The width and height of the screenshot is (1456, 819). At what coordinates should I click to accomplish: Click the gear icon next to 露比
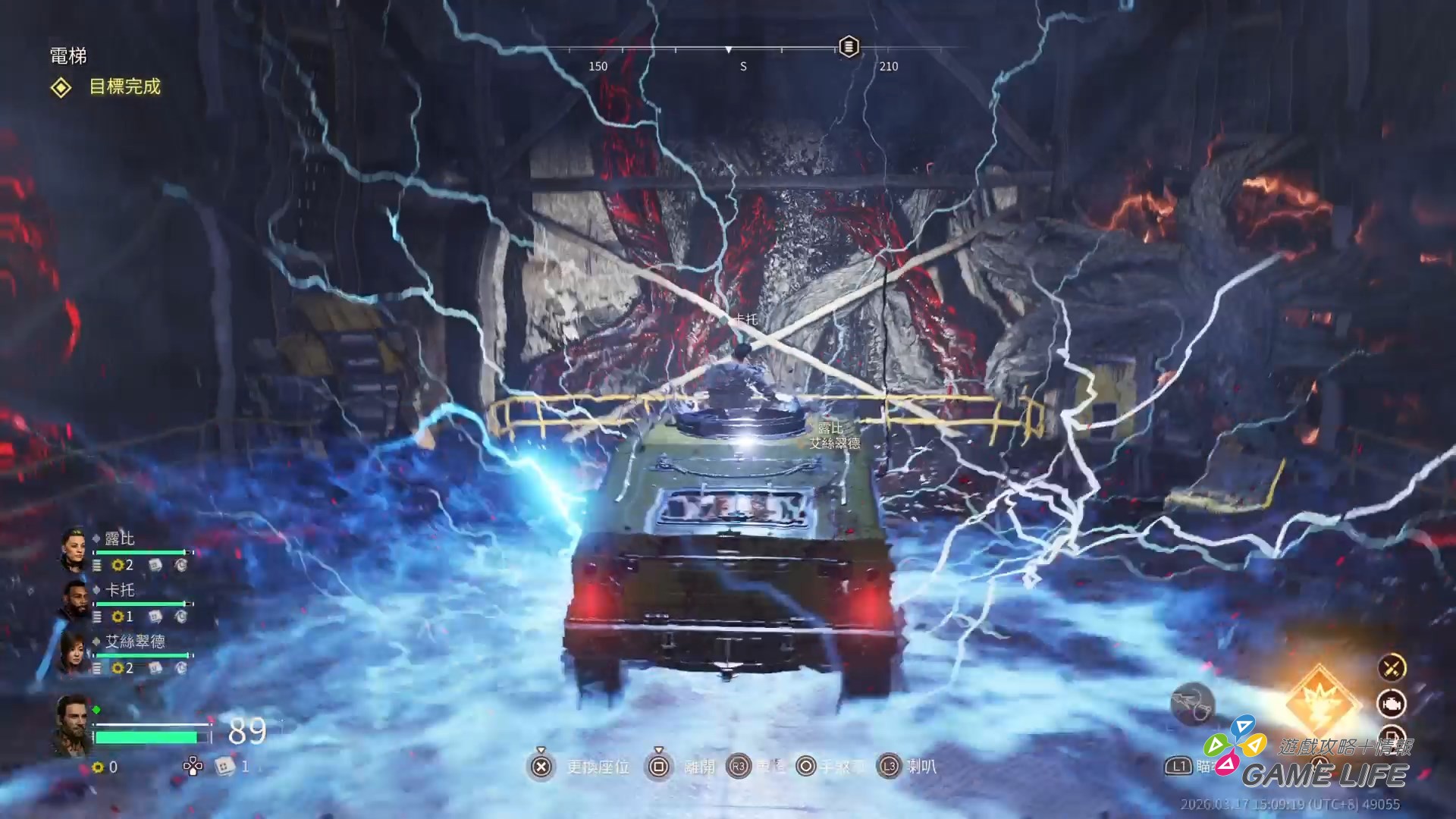tap(119, 566)
